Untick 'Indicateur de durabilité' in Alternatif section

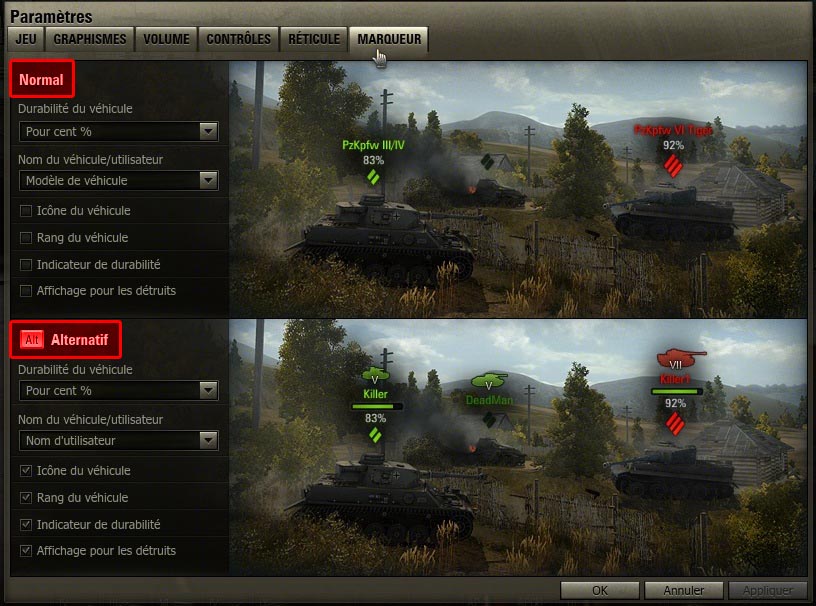coord(26,525)
